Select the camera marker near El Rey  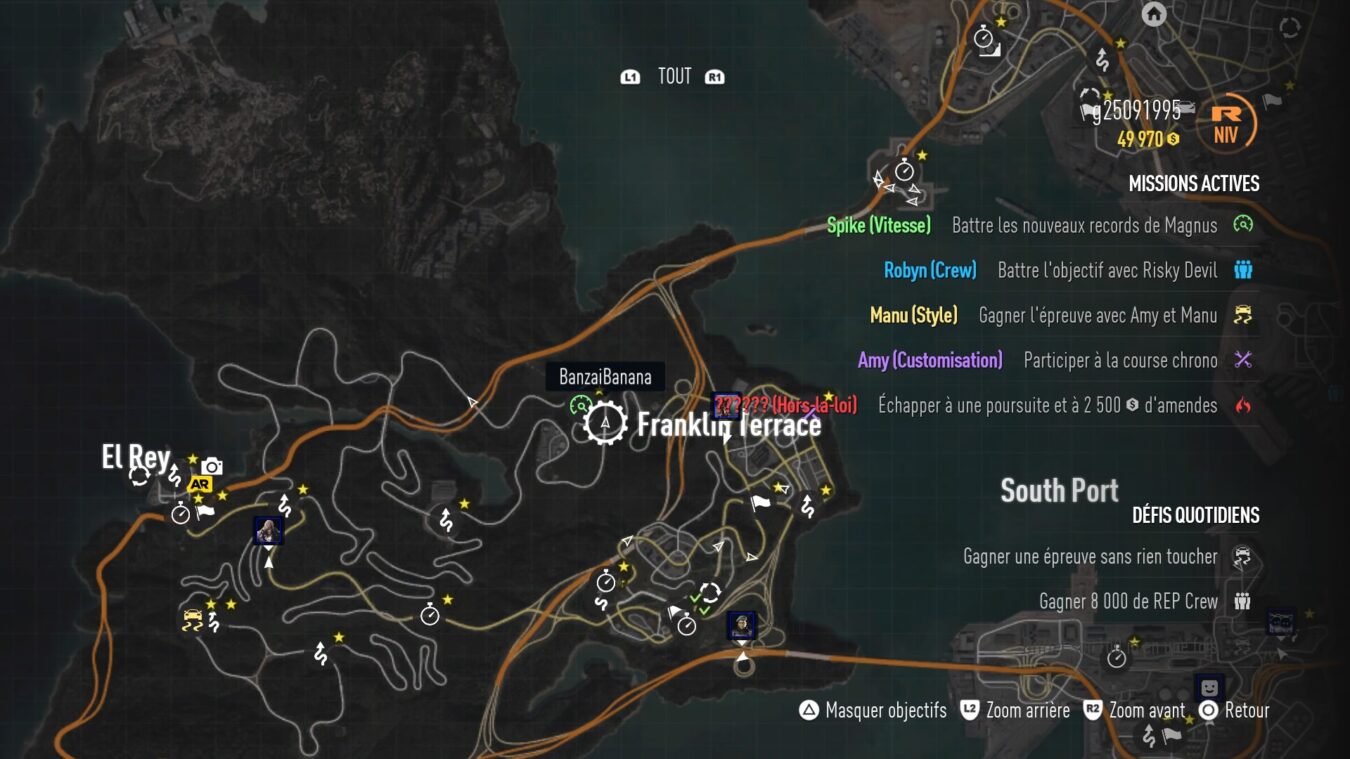click(x=211, y=466)
